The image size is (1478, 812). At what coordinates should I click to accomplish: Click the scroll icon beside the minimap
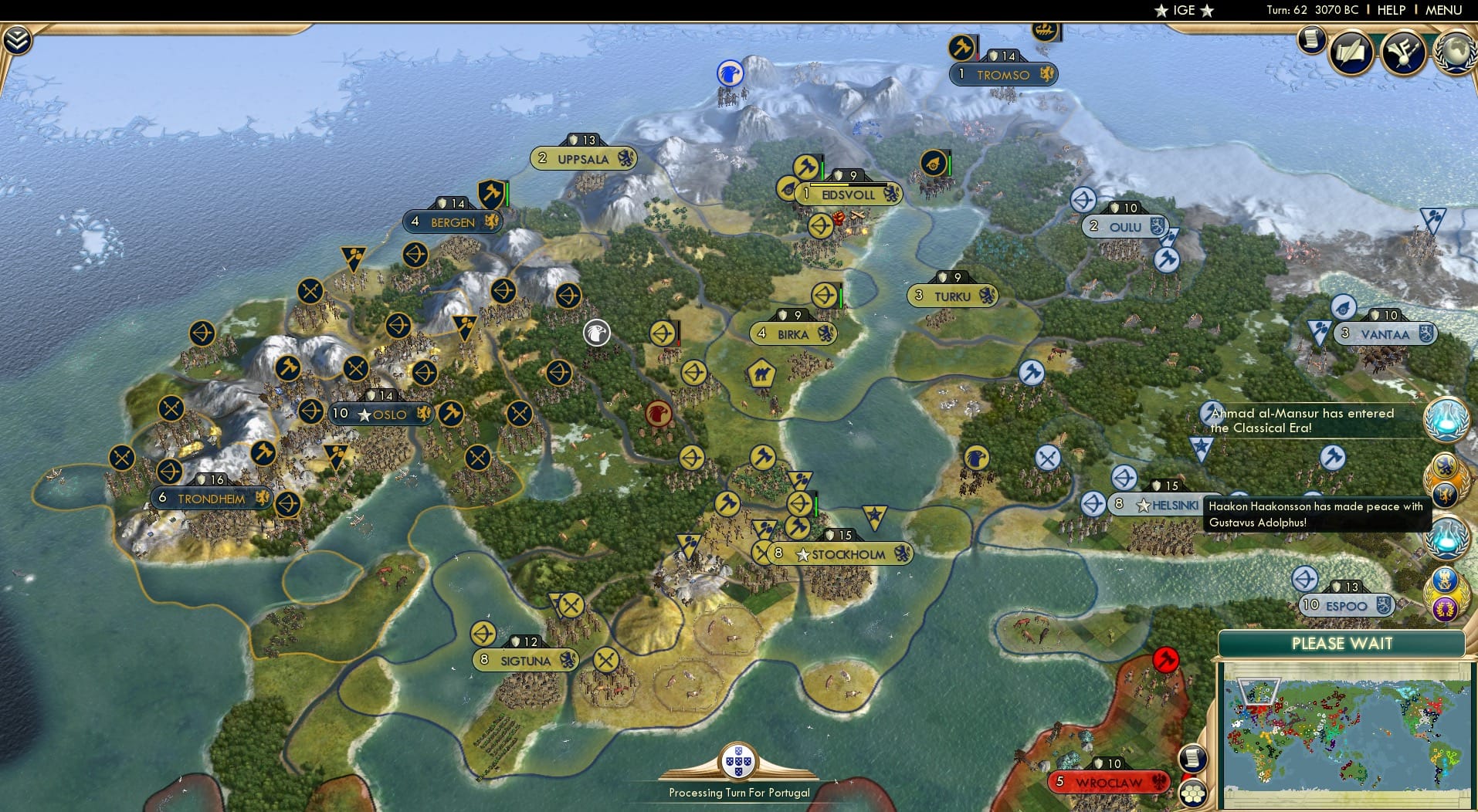pos(1192,759)
